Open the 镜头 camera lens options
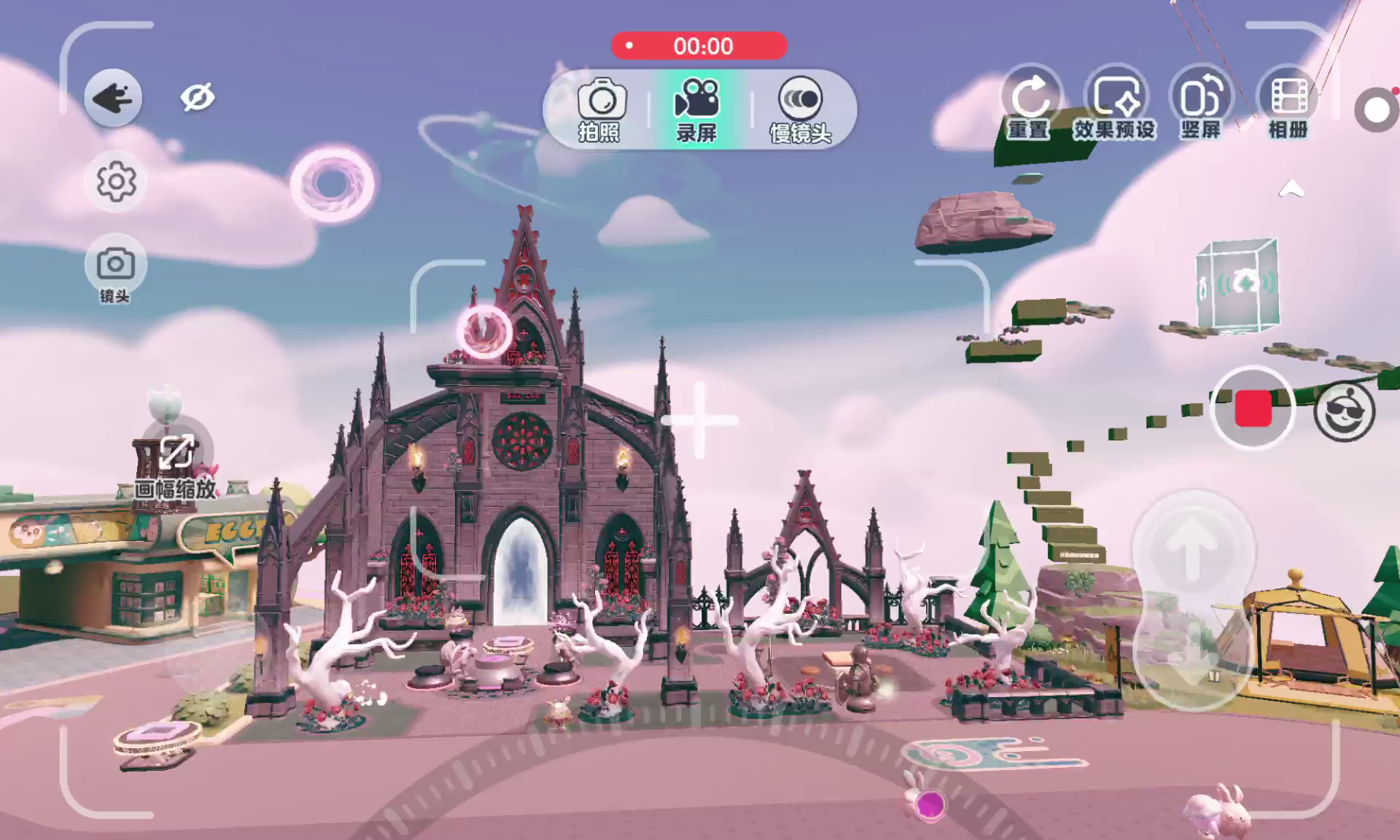1400x840 pixels. click(115, 268)
